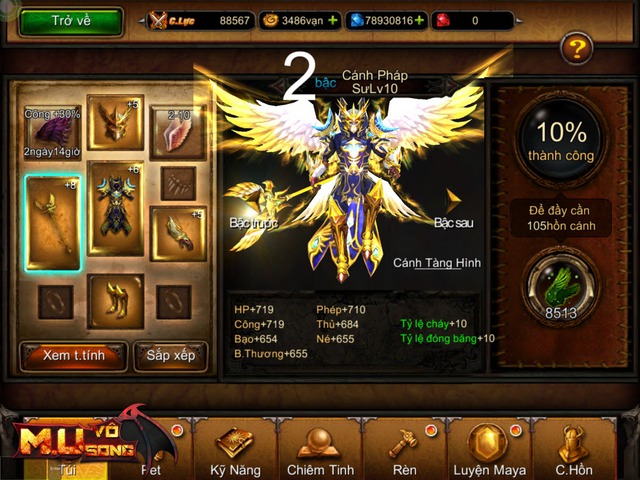Open the question mark help

[575, 47]
